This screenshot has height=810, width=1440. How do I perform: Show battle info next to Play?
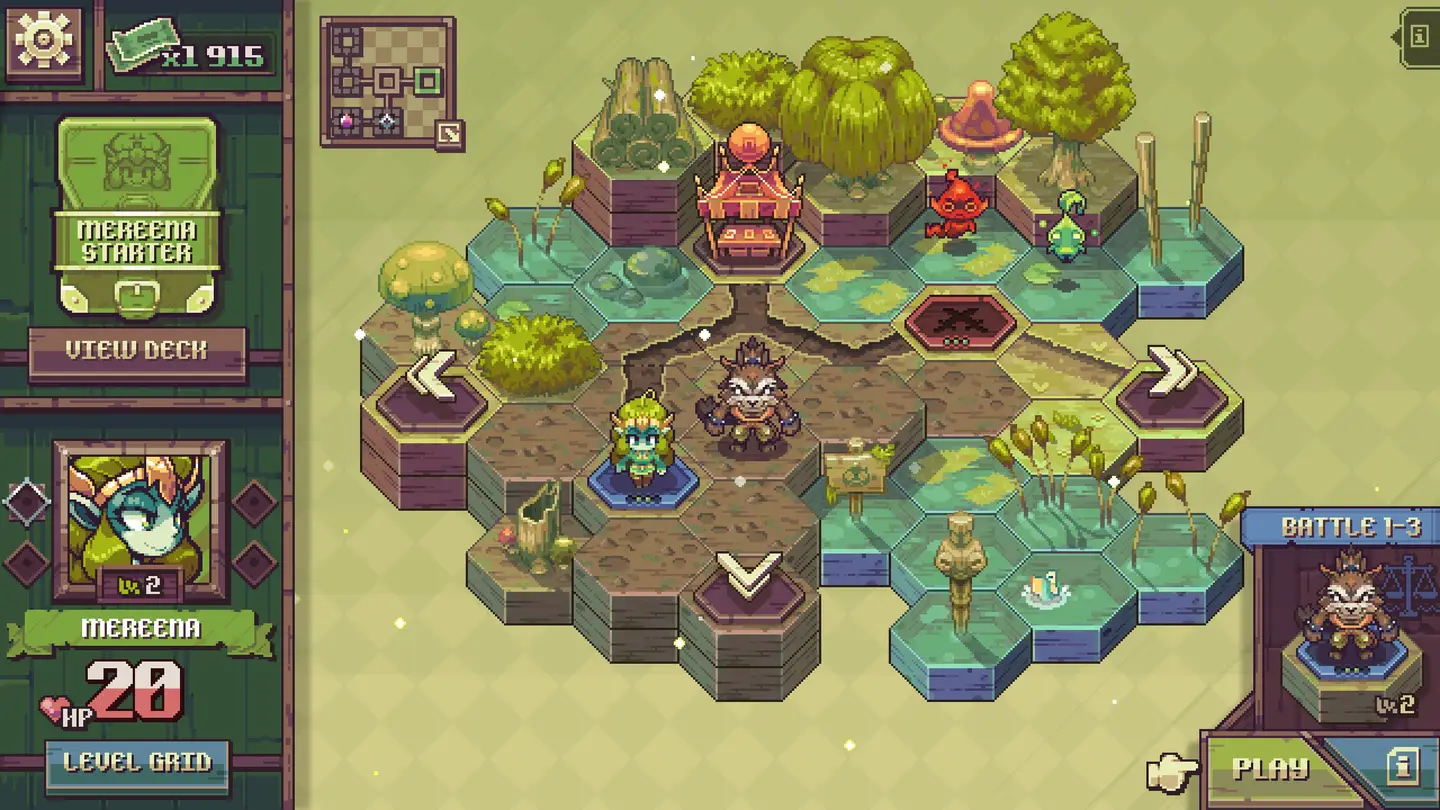(1402, 767)
